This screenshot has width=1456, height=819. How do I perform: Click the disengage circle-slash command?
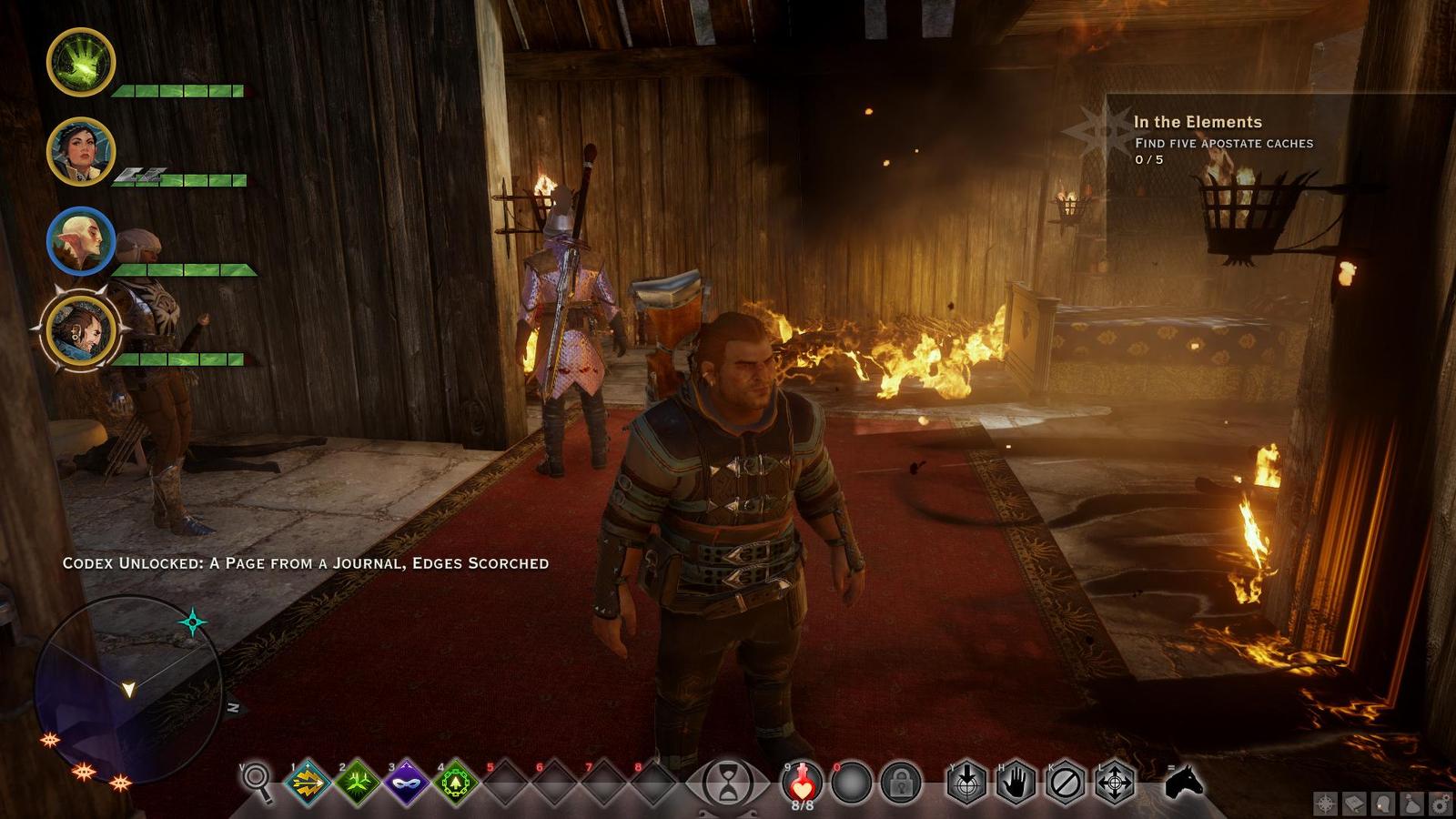click(1065, 782)
